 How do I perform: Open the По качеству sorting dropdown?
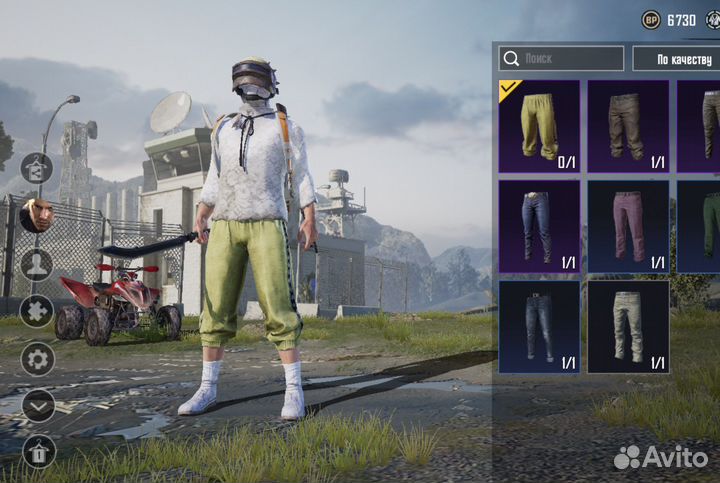(676, 59)
